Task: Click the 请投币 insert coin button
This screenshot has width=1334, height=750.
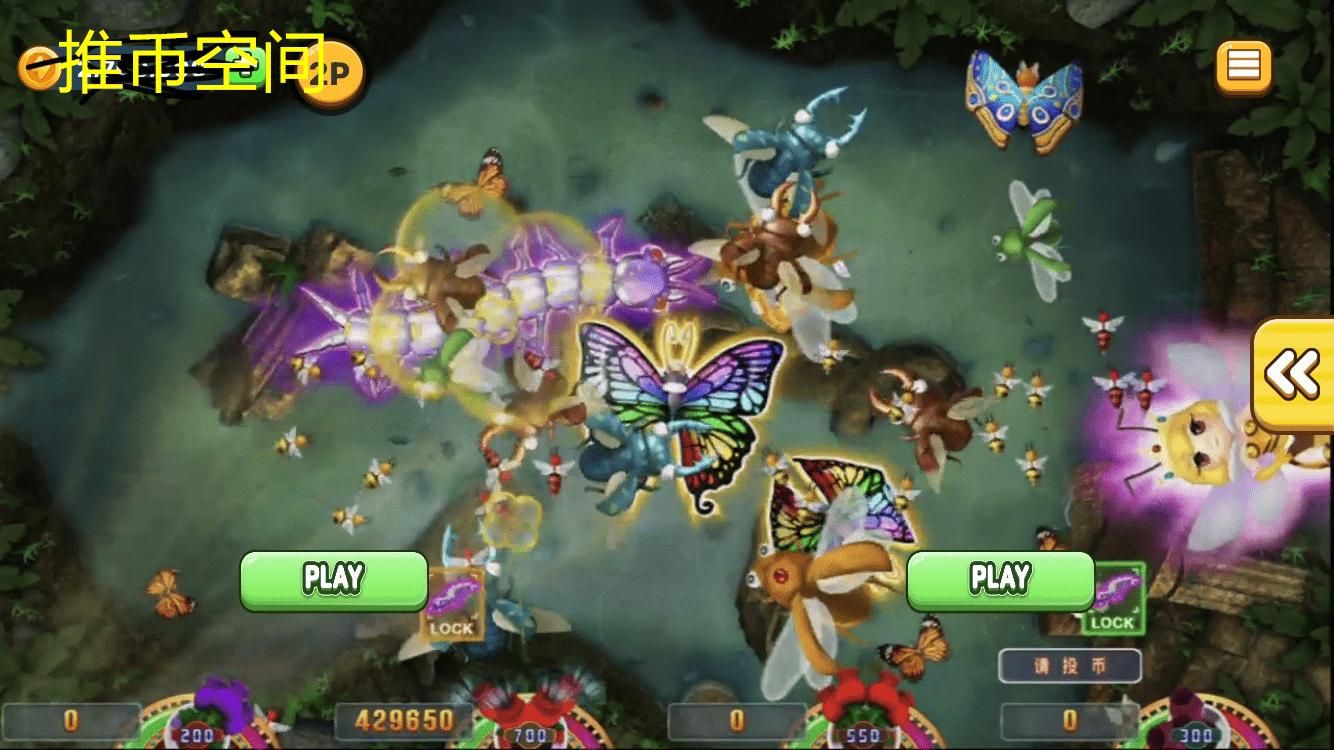Action: 1070,666
